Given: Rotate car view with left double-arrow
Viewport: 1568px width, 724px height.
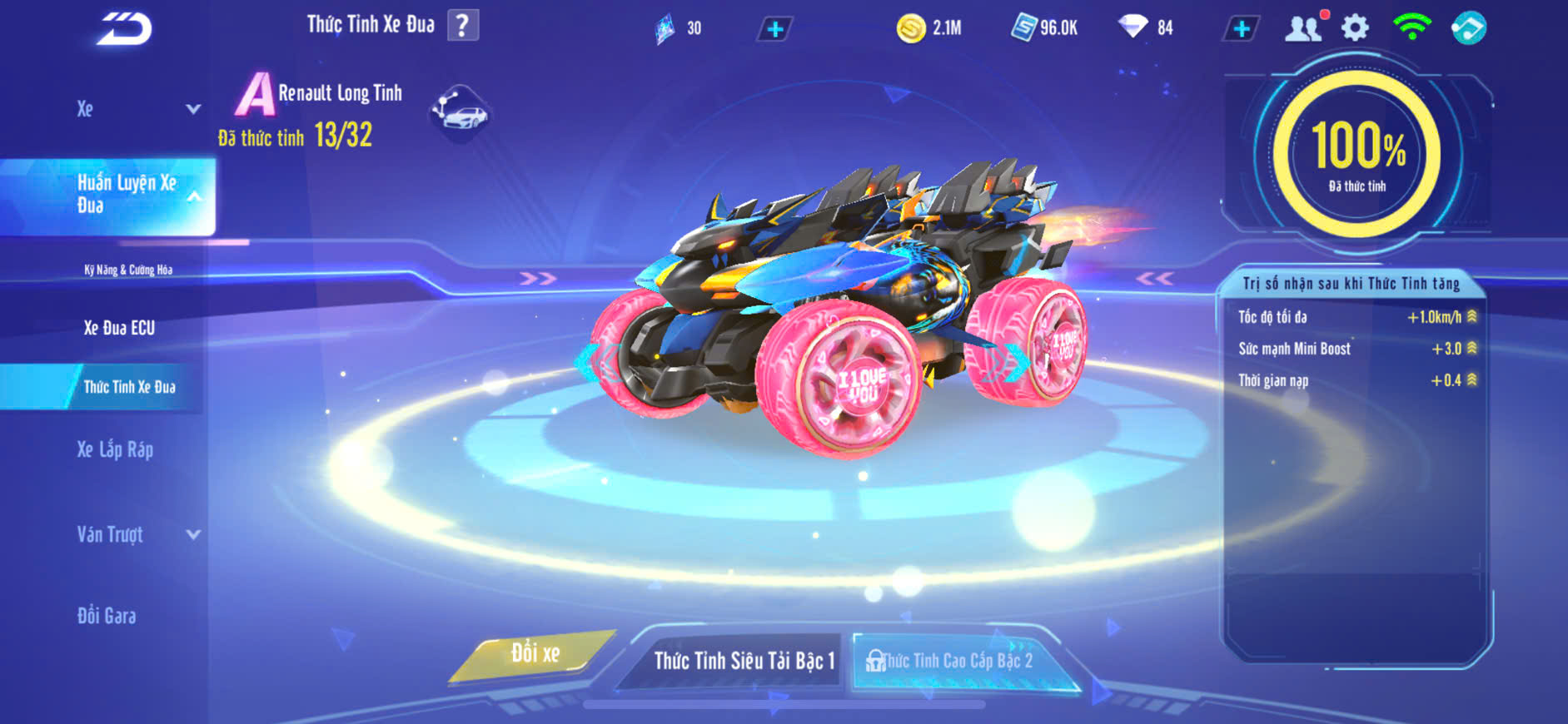Looking at the screenshot, I should coord(538,278).
